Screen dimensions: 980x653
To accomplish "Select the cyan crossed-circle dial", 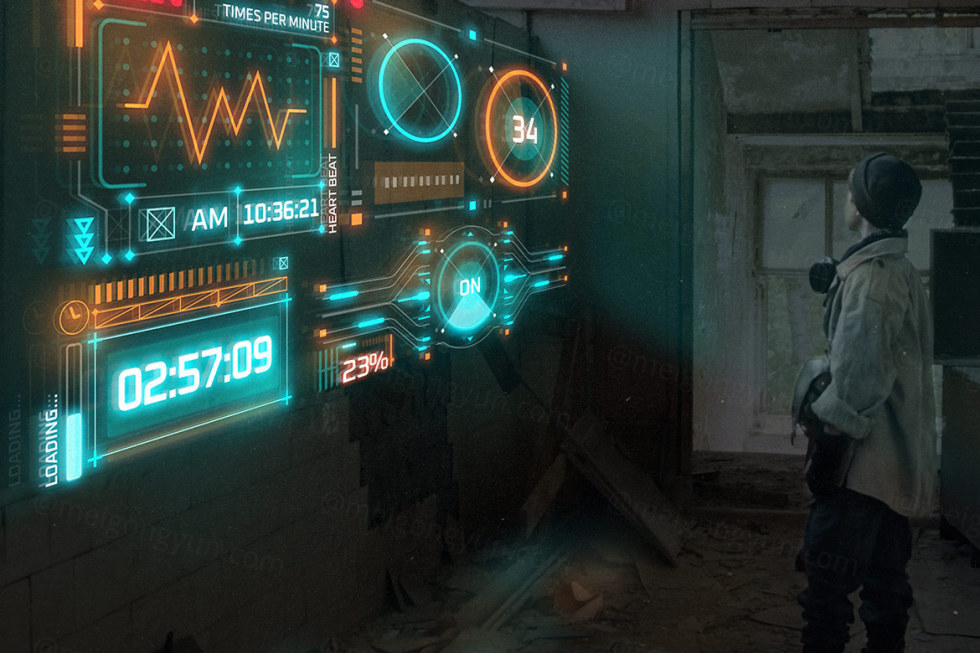I will (418, 89).
